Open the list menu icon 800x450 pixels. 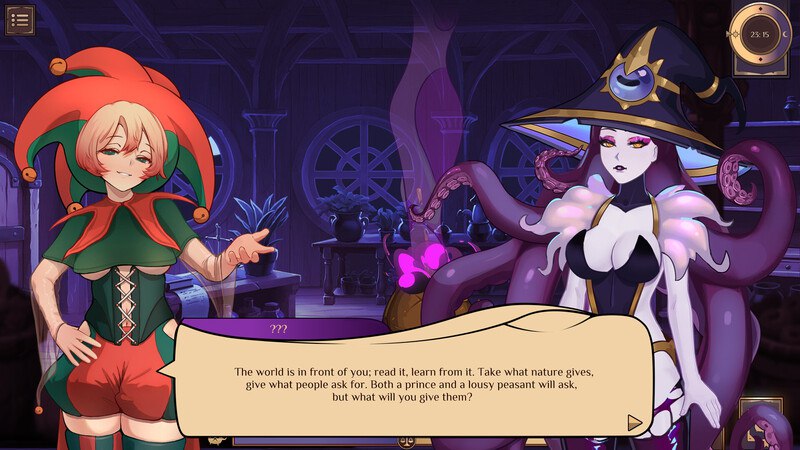pos(20,19)
